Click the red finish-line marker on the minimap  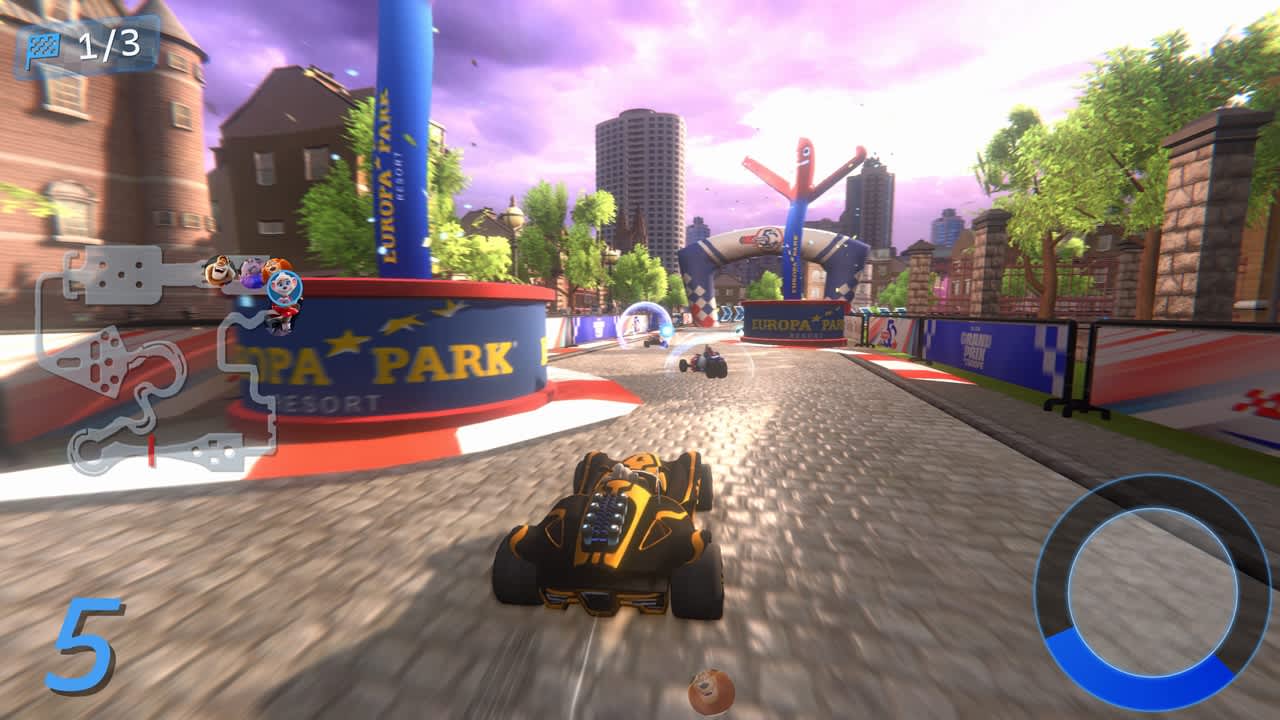click(150, 450)
